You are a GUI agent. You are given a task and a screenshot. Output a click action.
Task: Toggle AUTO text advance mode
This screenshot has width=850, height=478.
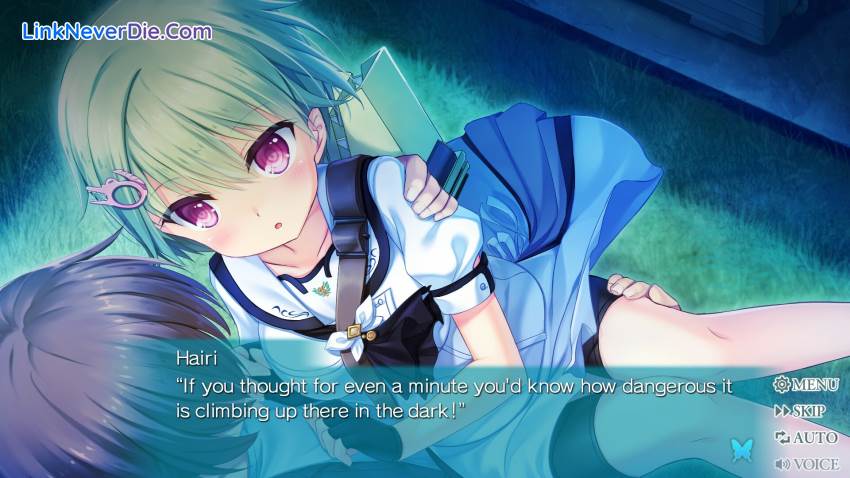(806, 437)
